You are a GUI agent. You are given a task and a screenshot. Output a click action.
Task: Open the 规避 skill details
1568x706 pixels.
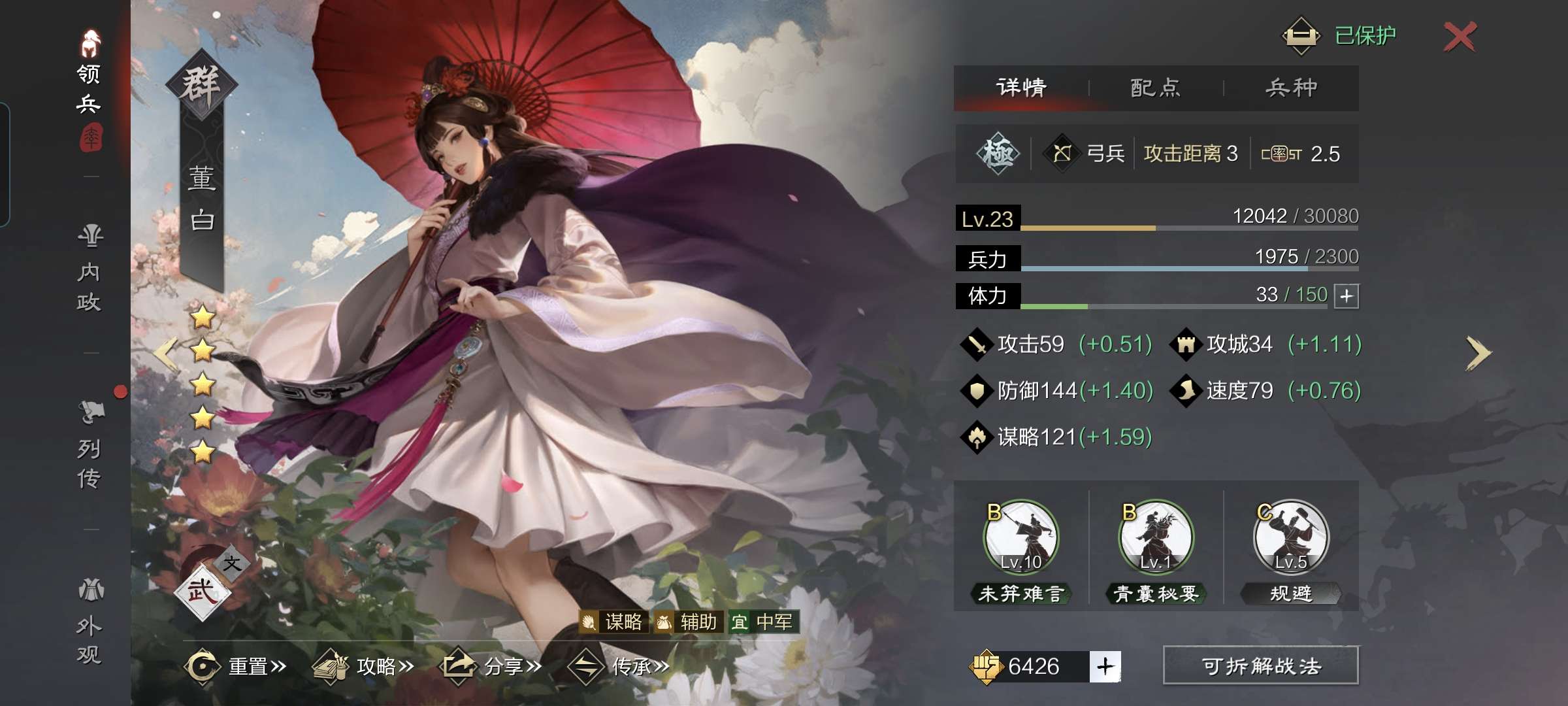[x=1291, y=537]
